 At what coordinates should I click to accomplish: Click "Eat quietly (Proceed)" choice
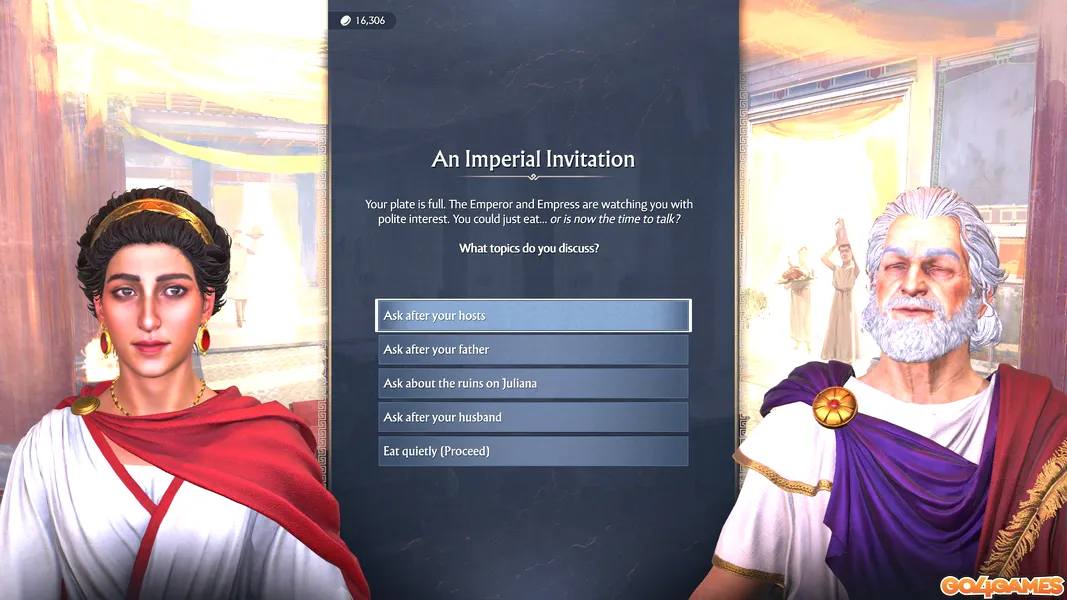[533, 452]
